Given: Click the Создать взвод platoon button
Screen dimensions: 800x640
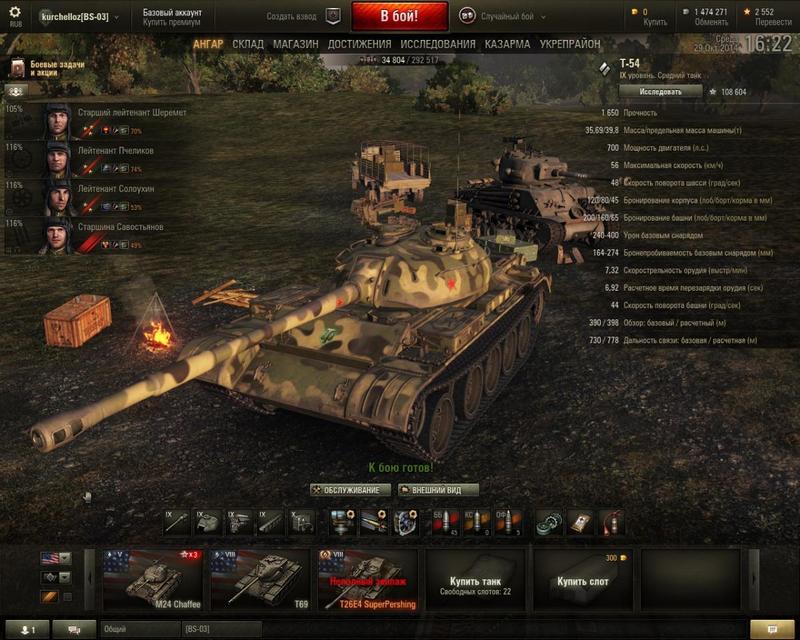Looking at the screenshot, I should coord(304,17).
